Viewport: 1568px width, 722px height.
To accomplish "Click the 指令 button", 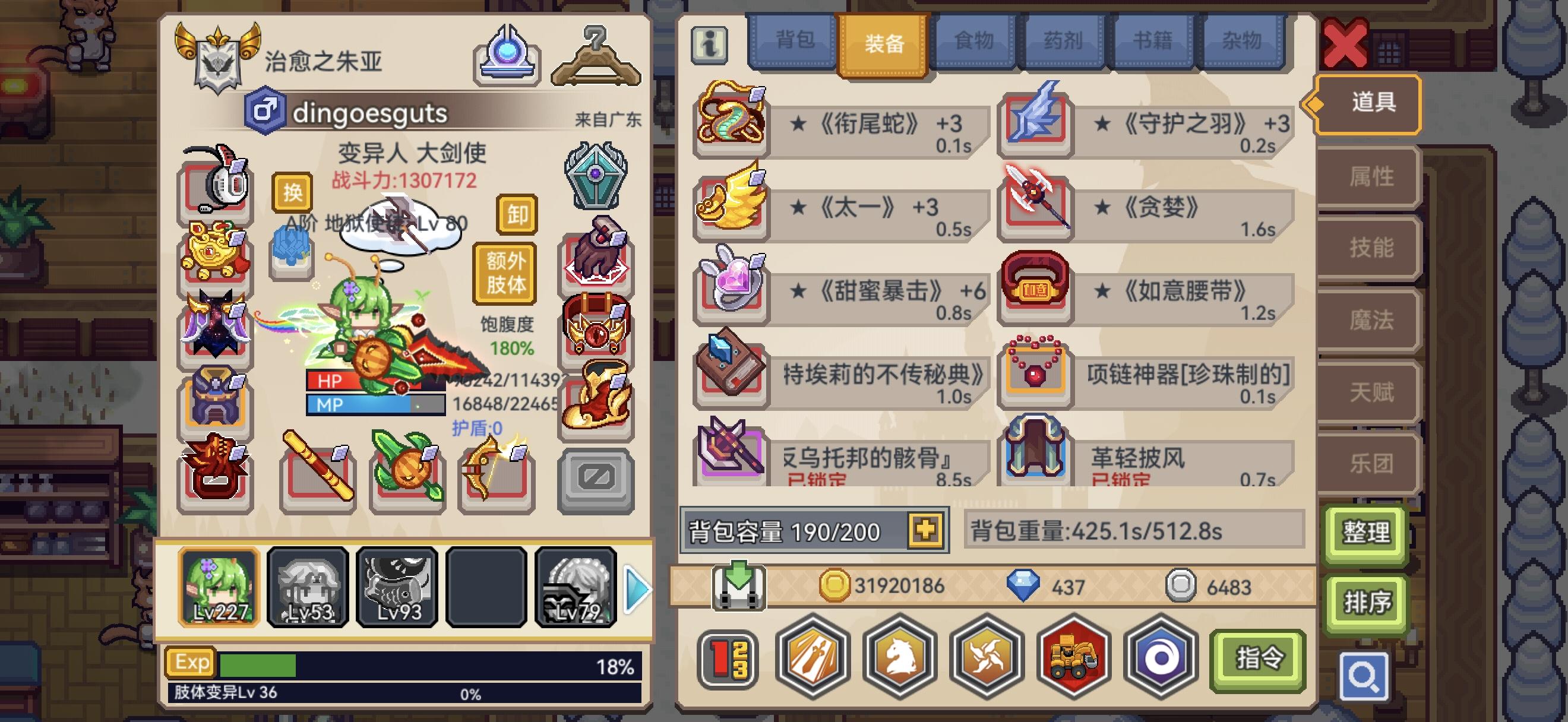I will coord(1259,660).
